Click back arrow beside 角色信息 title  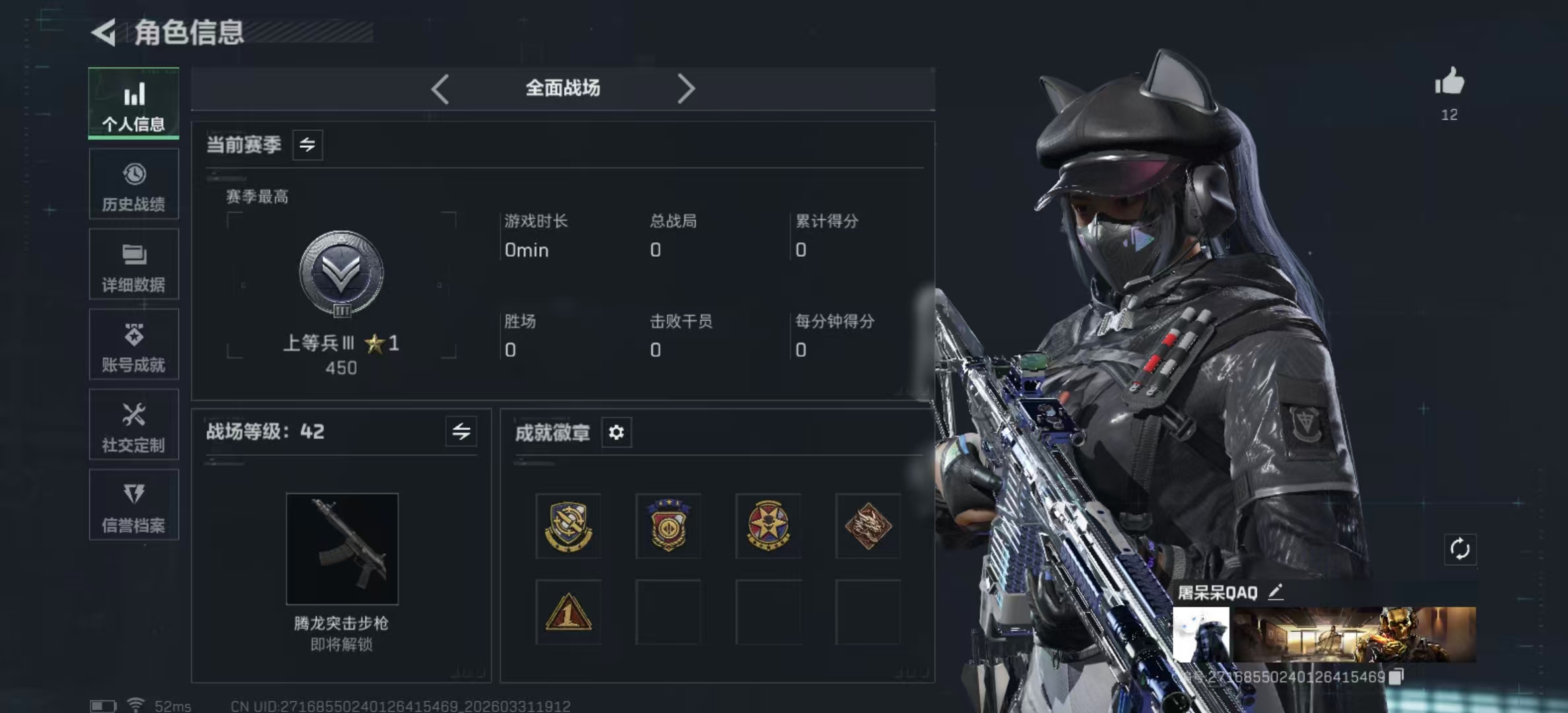tap(102, 32)
